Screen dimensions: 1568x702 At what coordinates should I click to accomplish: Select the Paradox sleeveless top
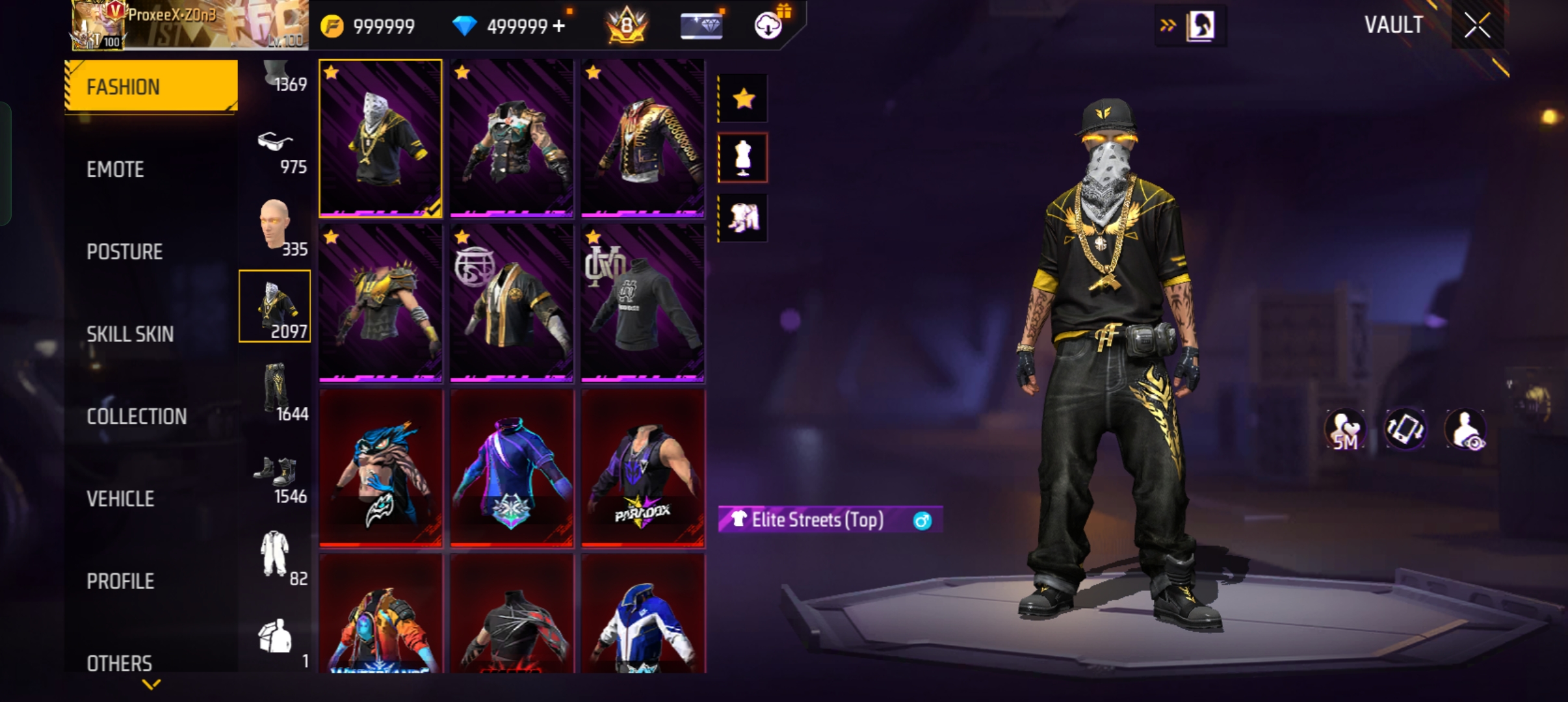point(642,469)
